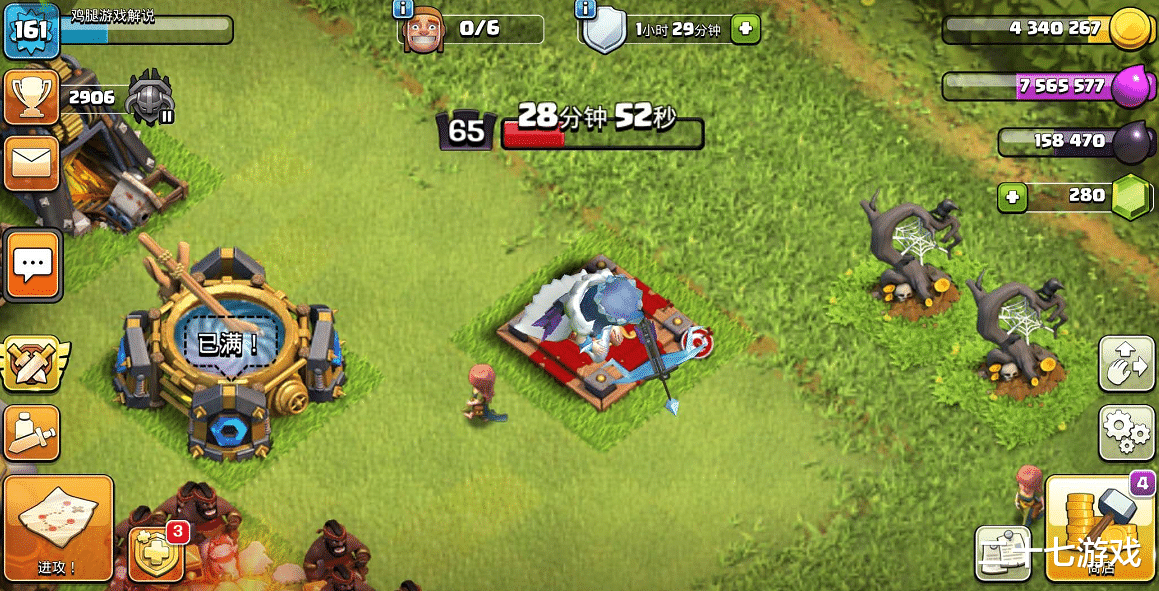The height and width of the screenshot is (591, 1159).
Task: Open the mail inbox envelope
Action: [30, 162]
